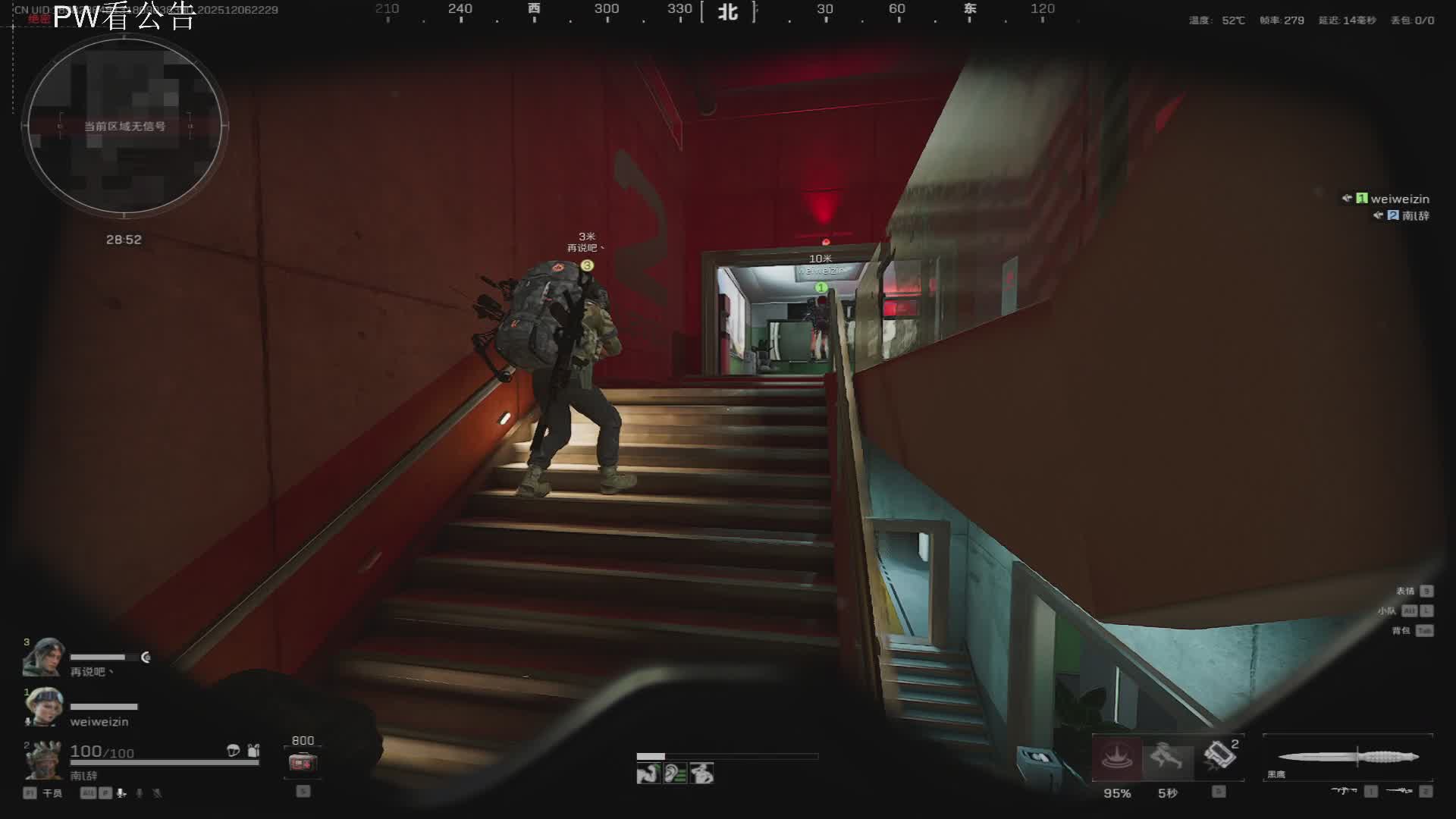The height and width of the screenshot is (819, 1456).
Task: Click the helmet armor status icon
Action: click(234, 751)
